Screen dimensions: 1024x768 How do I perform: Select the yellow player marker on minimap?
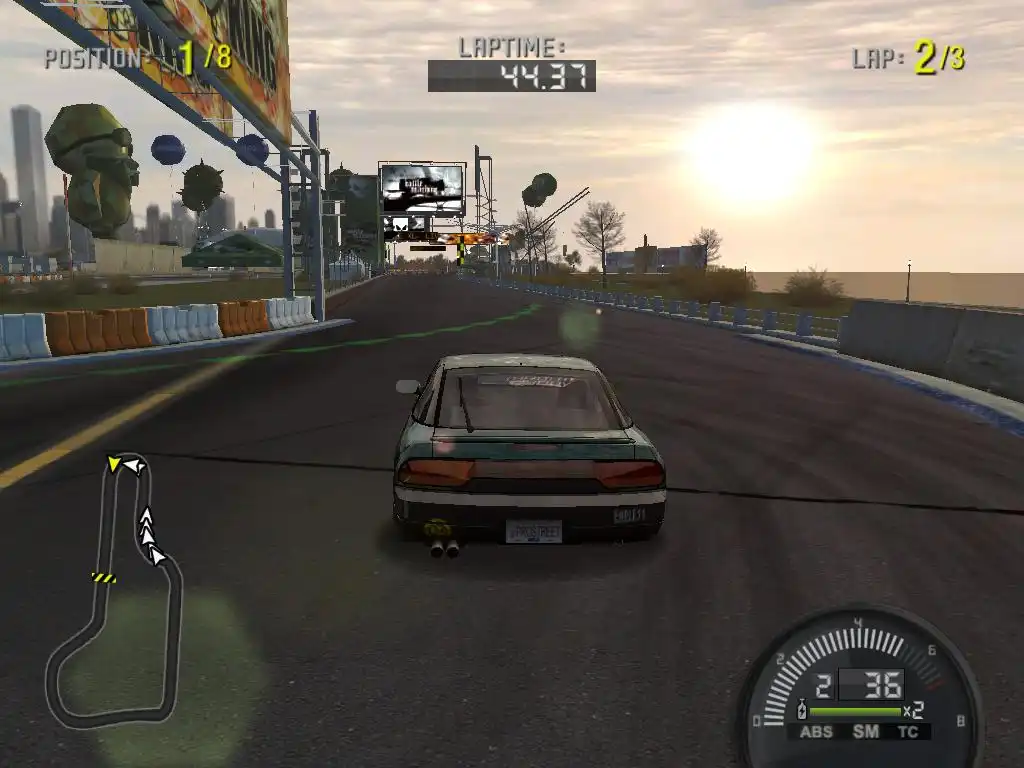tap(115, 463)
